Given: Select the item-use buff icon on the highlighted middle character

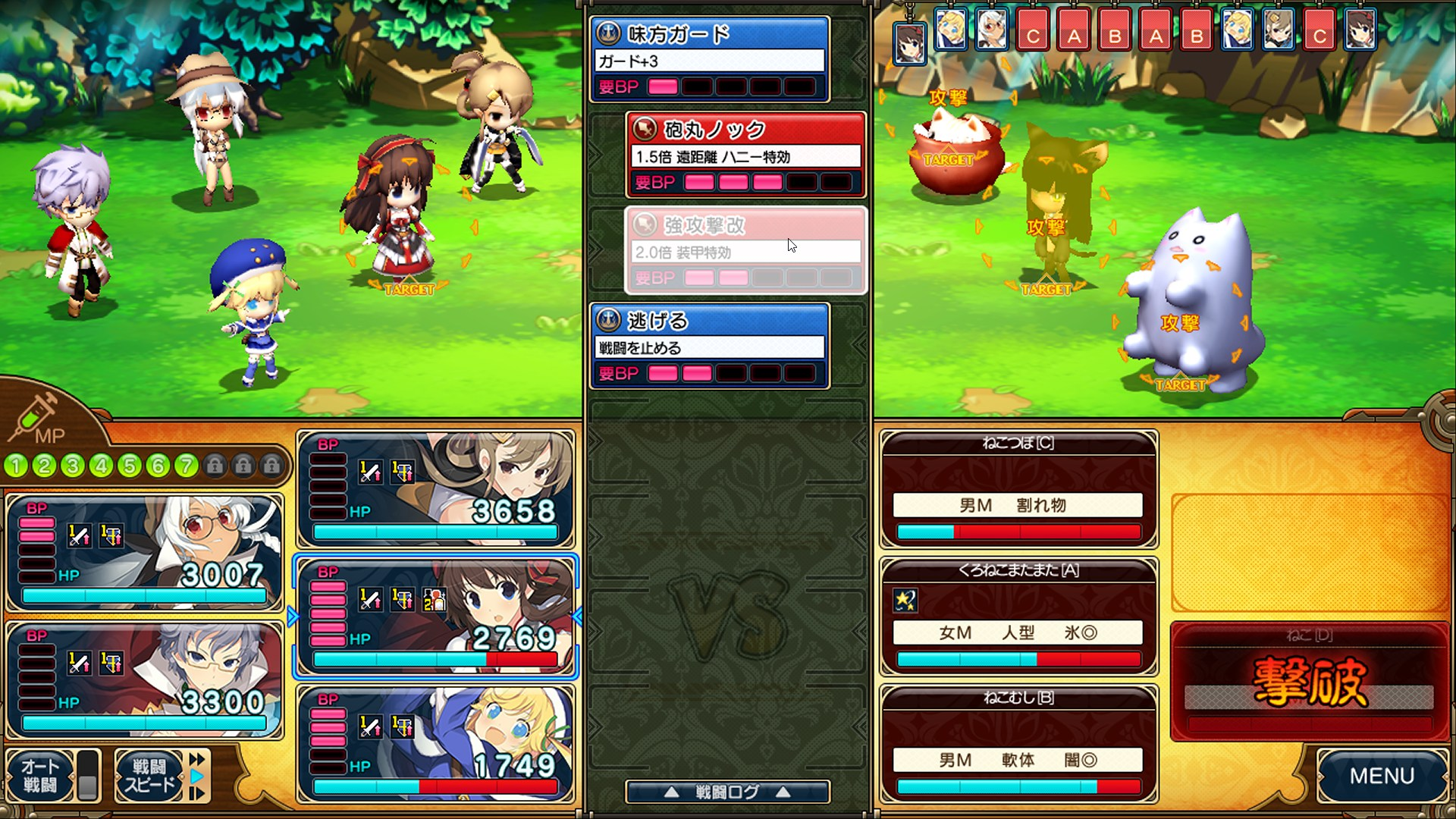Looking at the screenshot, I should [x=434, y=600].
